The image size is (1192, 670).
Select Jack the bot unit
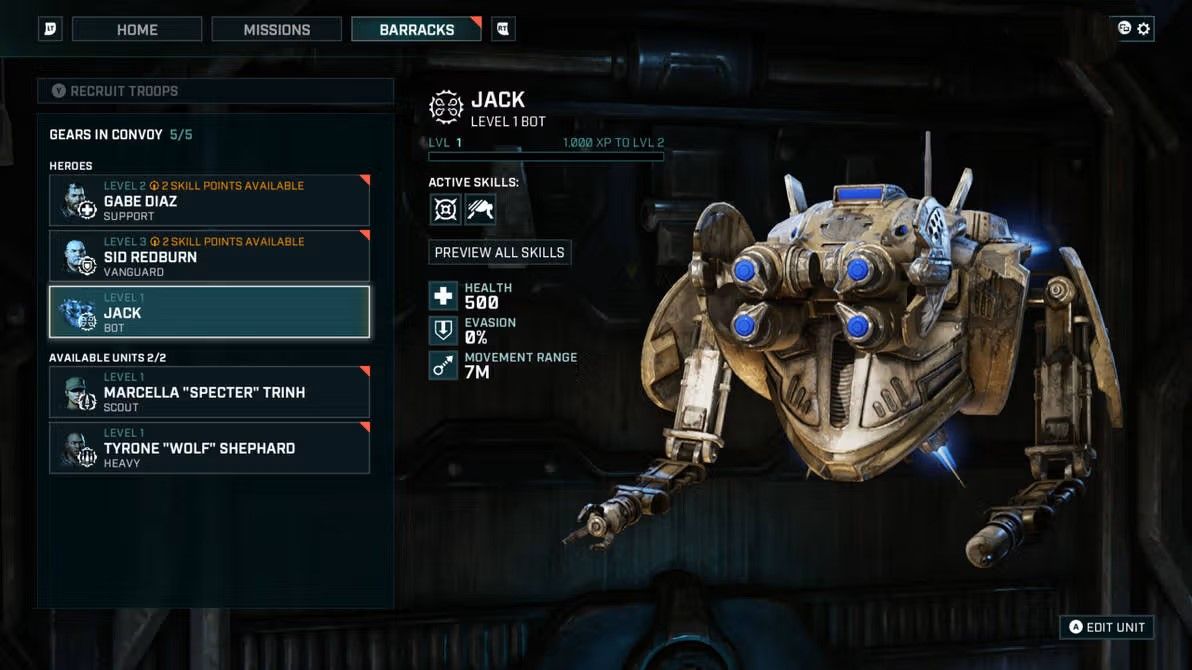pyautogui.click(x=209, y=312)
